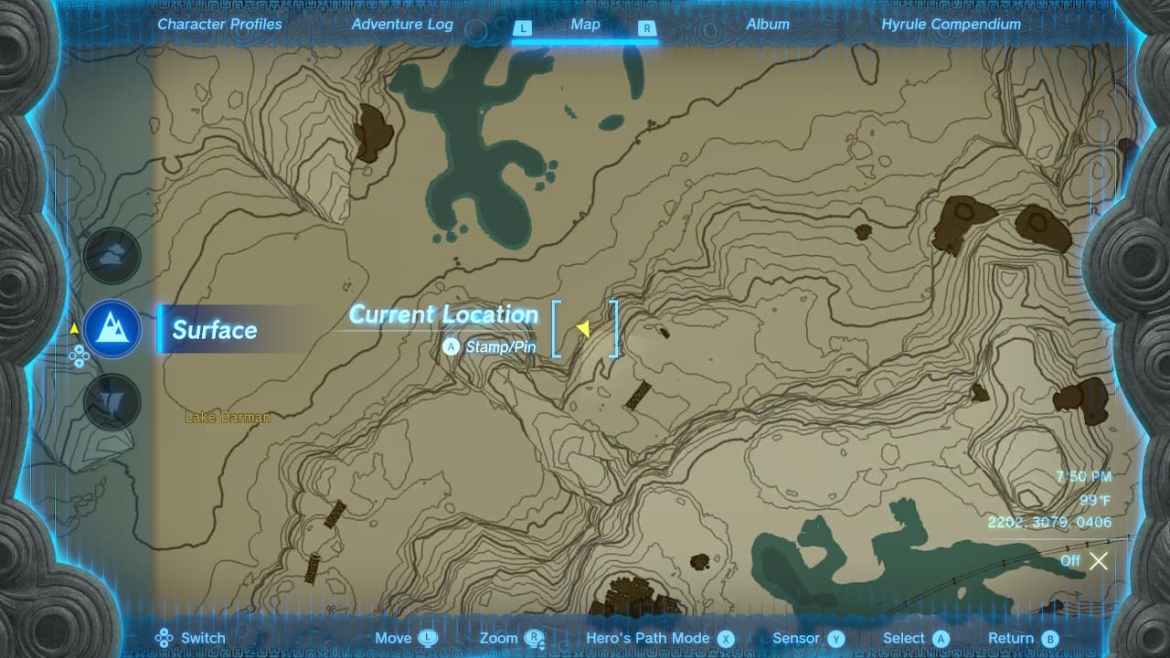Screen dimensions: 1170x658
Task: Open the Album tab
Action: click(768, 24)
